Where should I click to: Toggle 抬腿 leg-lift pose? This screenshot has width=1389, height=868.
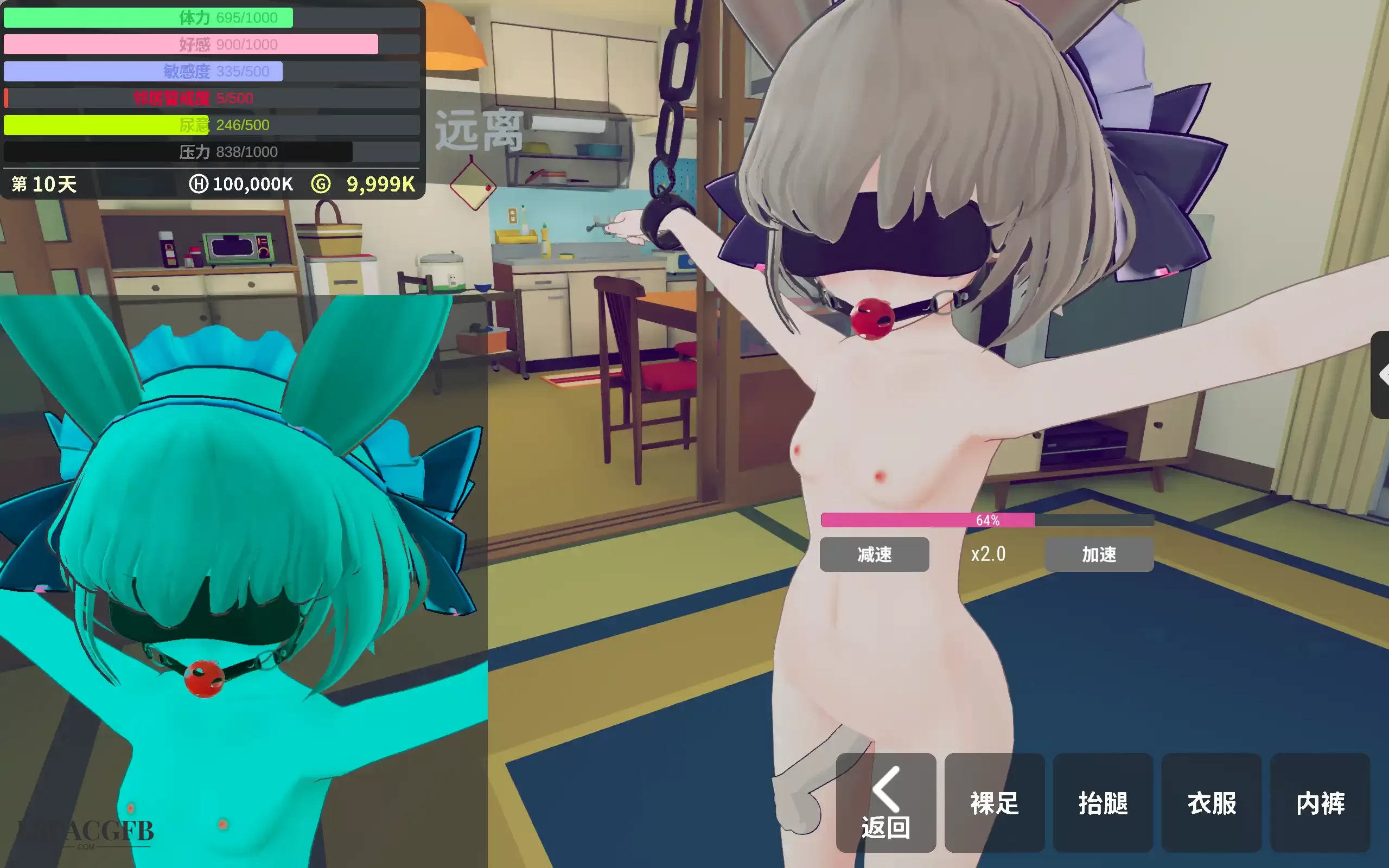coord(1103,805)
